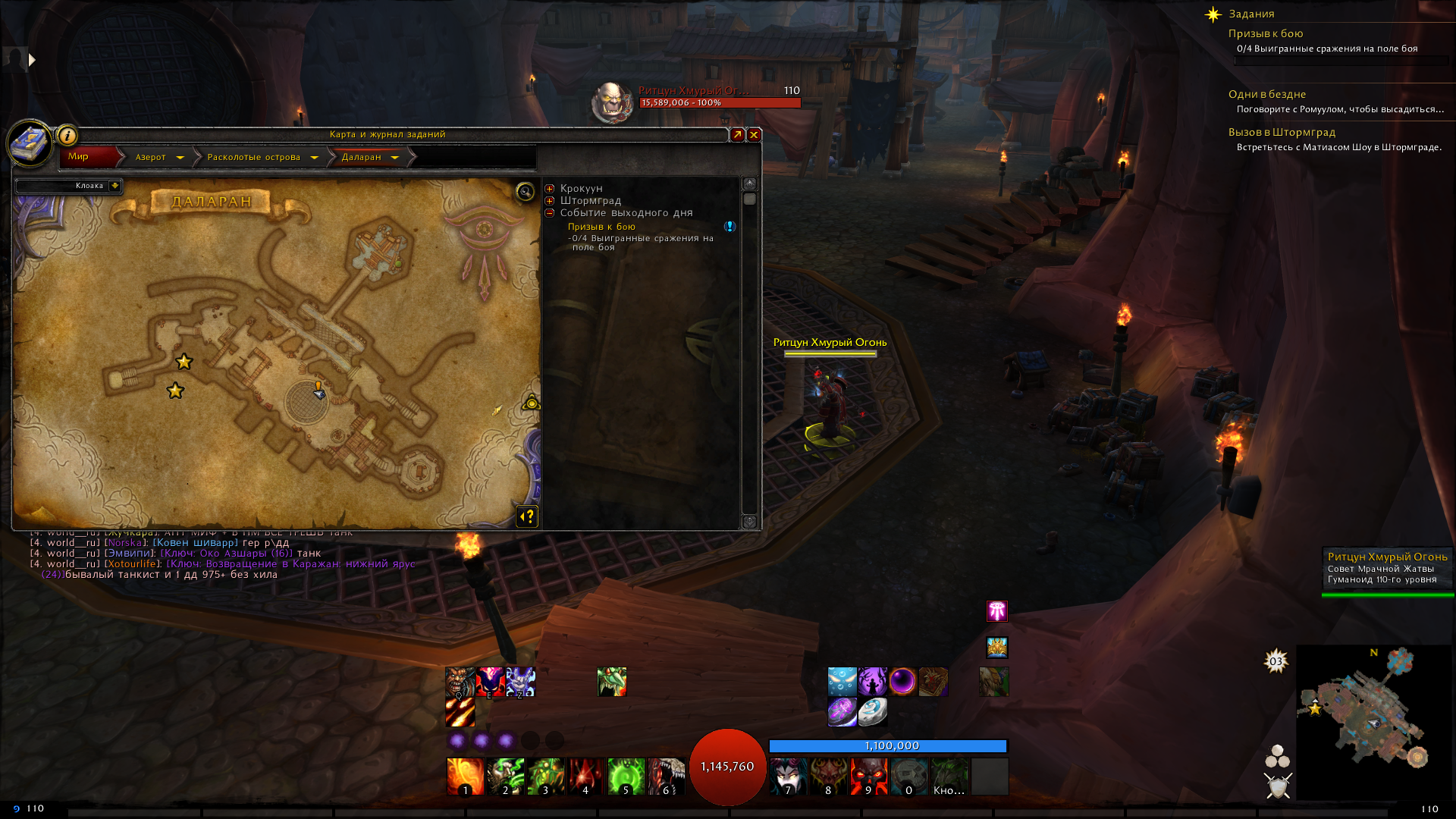Select Вызов в Штормград tracked quest
Screen dimensions: 1456x819
pos(1282,132)
